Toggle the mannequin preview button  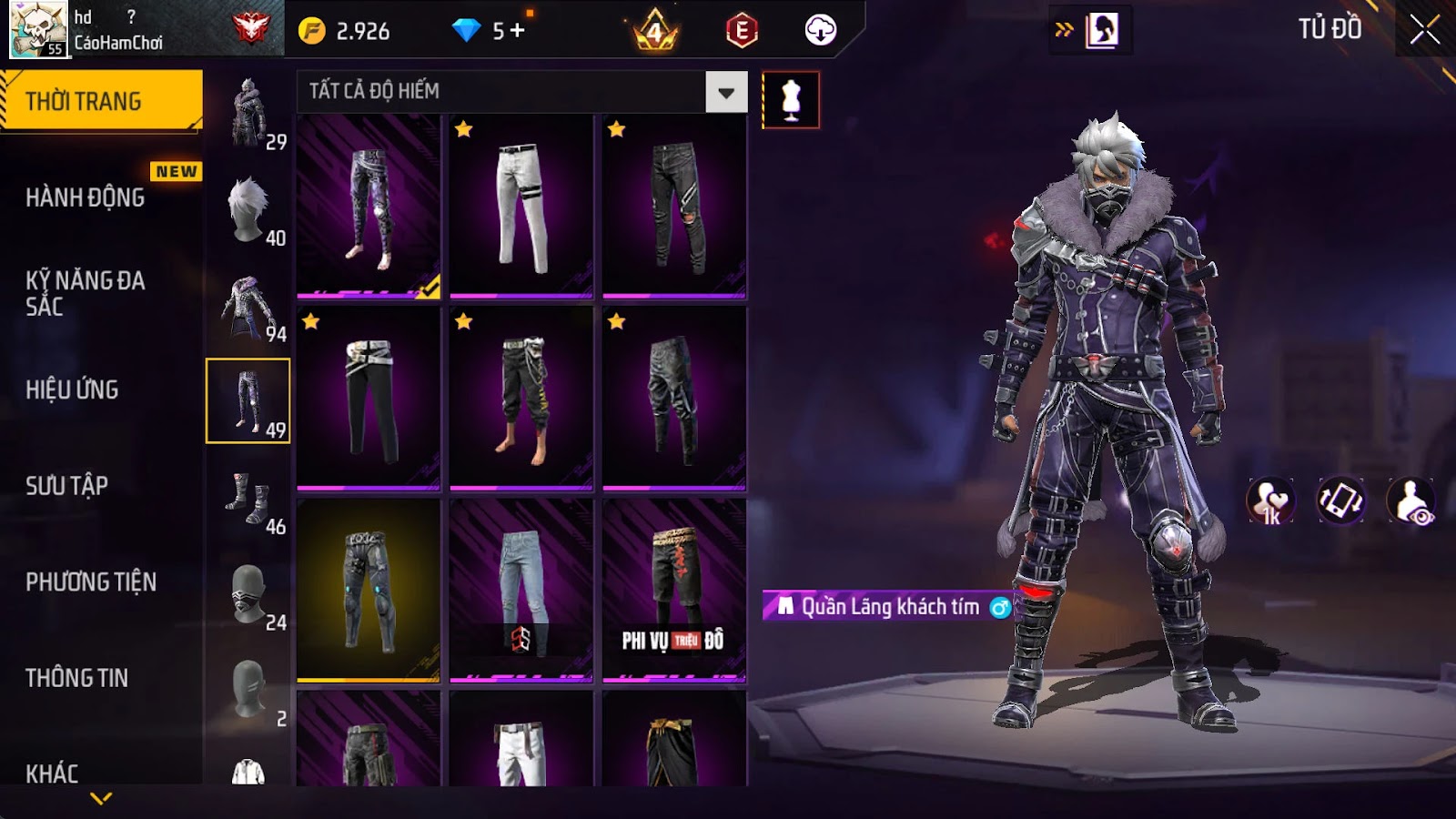pyautogui.click(x=791, y=100)
